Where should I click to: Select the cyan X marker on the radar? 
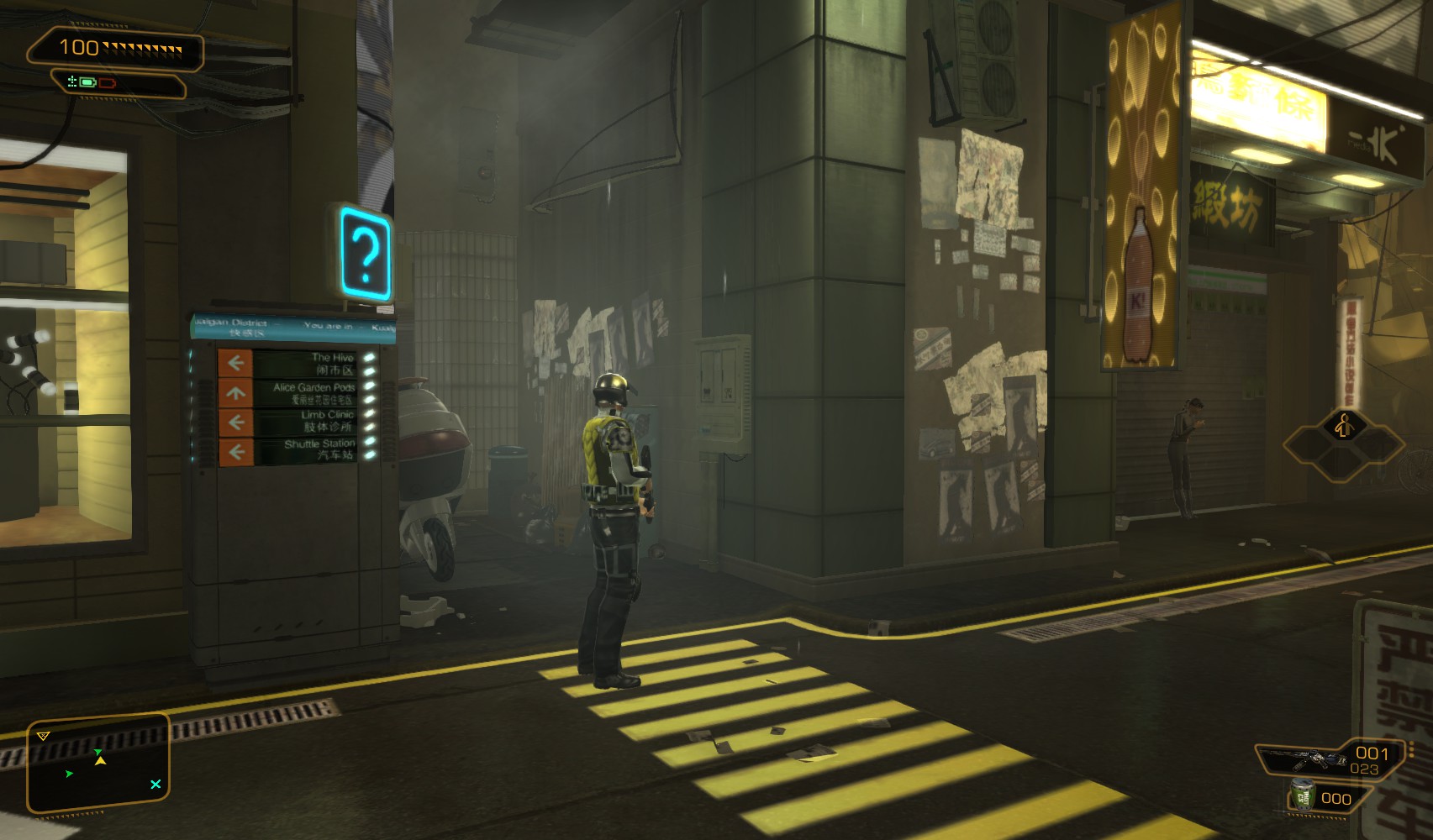tap(155, 785)
